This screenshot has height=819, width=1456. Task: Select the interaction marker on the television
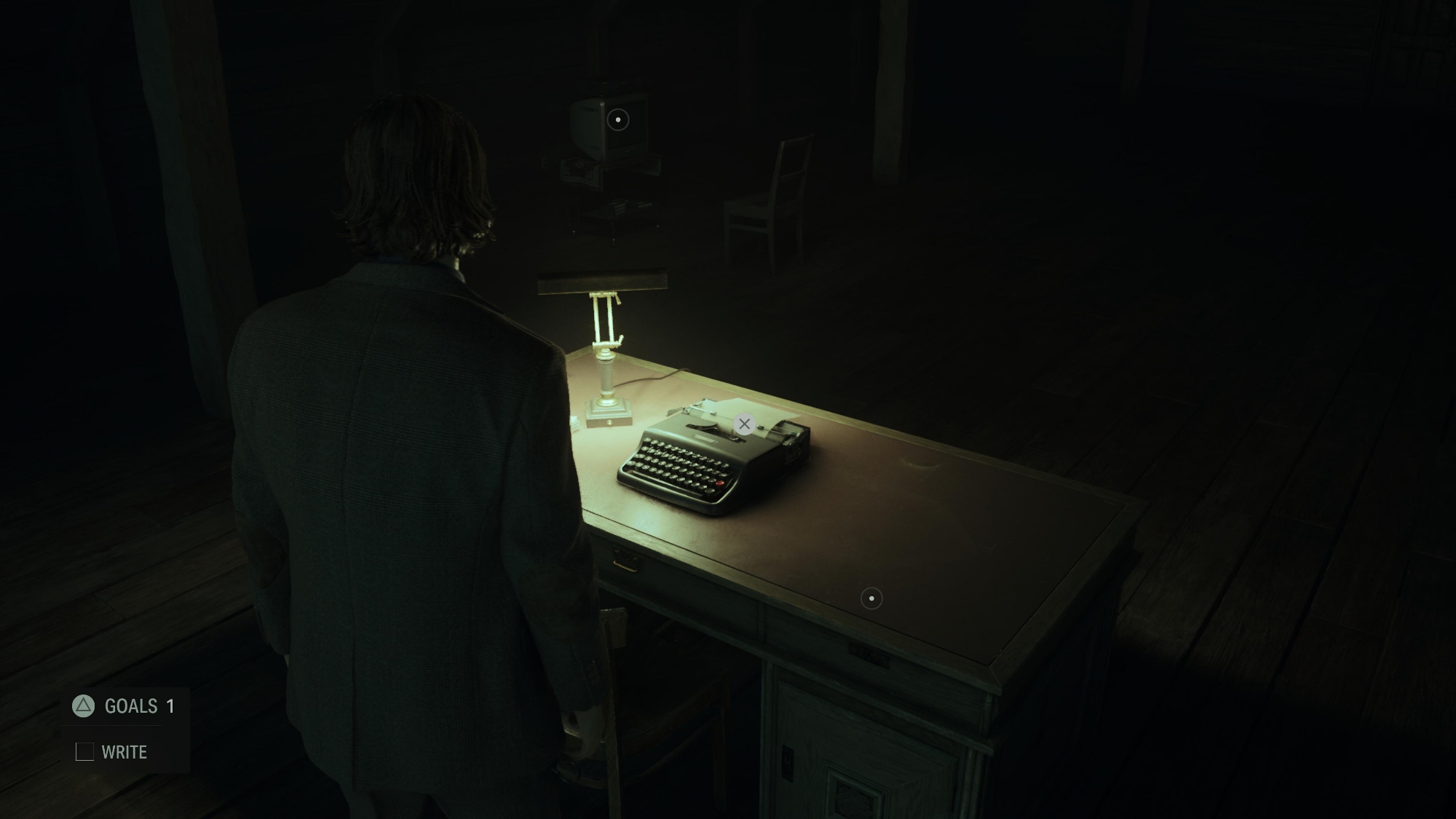tap(618, 119)
